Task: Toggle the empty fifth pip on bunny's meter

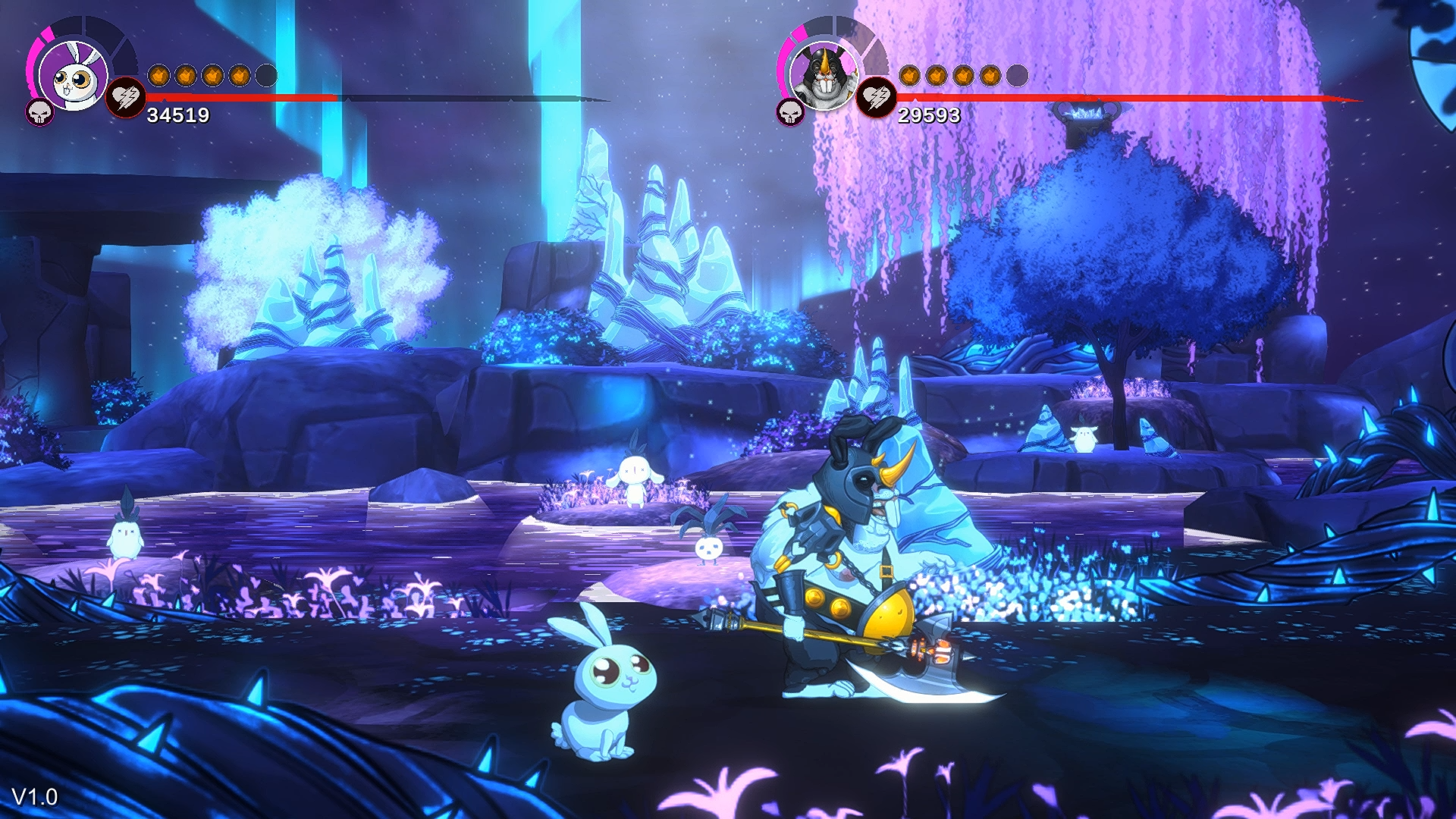Action: 267,74
